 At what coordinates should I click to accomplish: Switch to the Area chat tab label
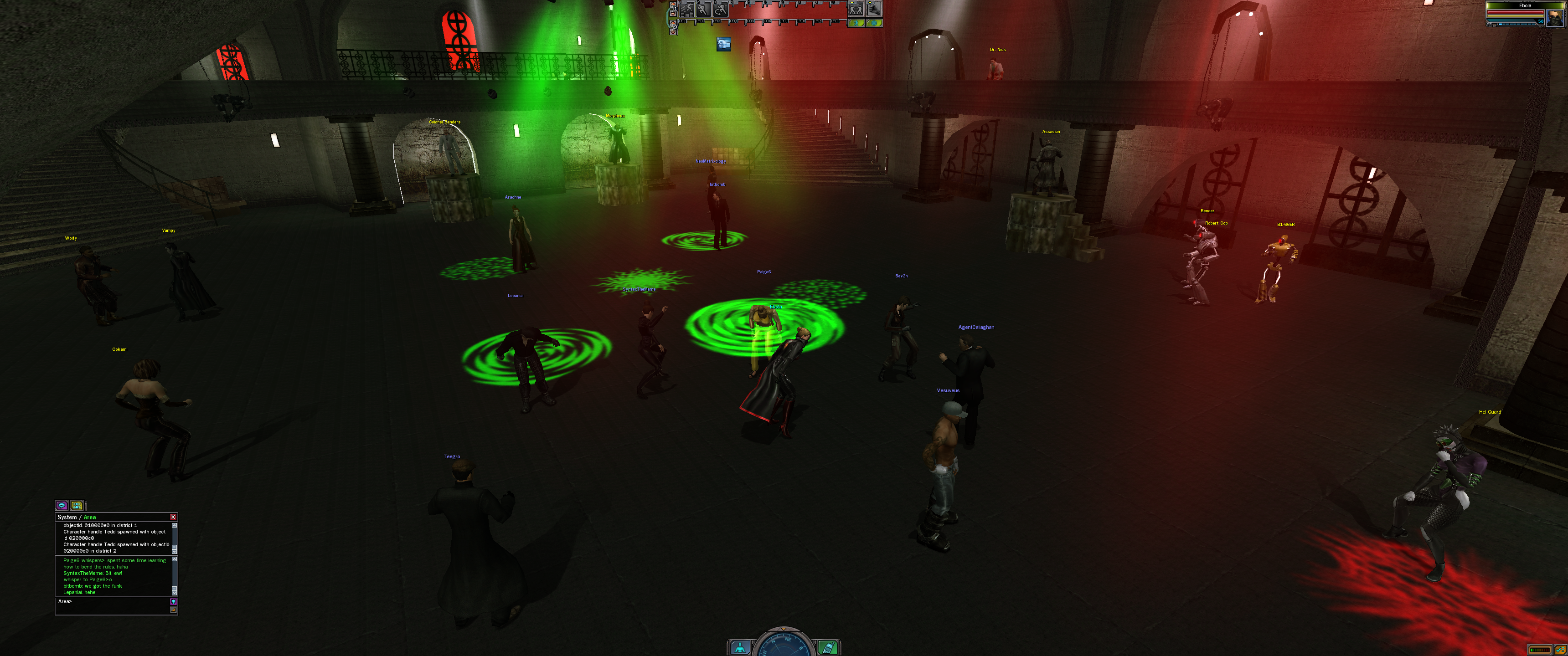click(x=89, y=517)
